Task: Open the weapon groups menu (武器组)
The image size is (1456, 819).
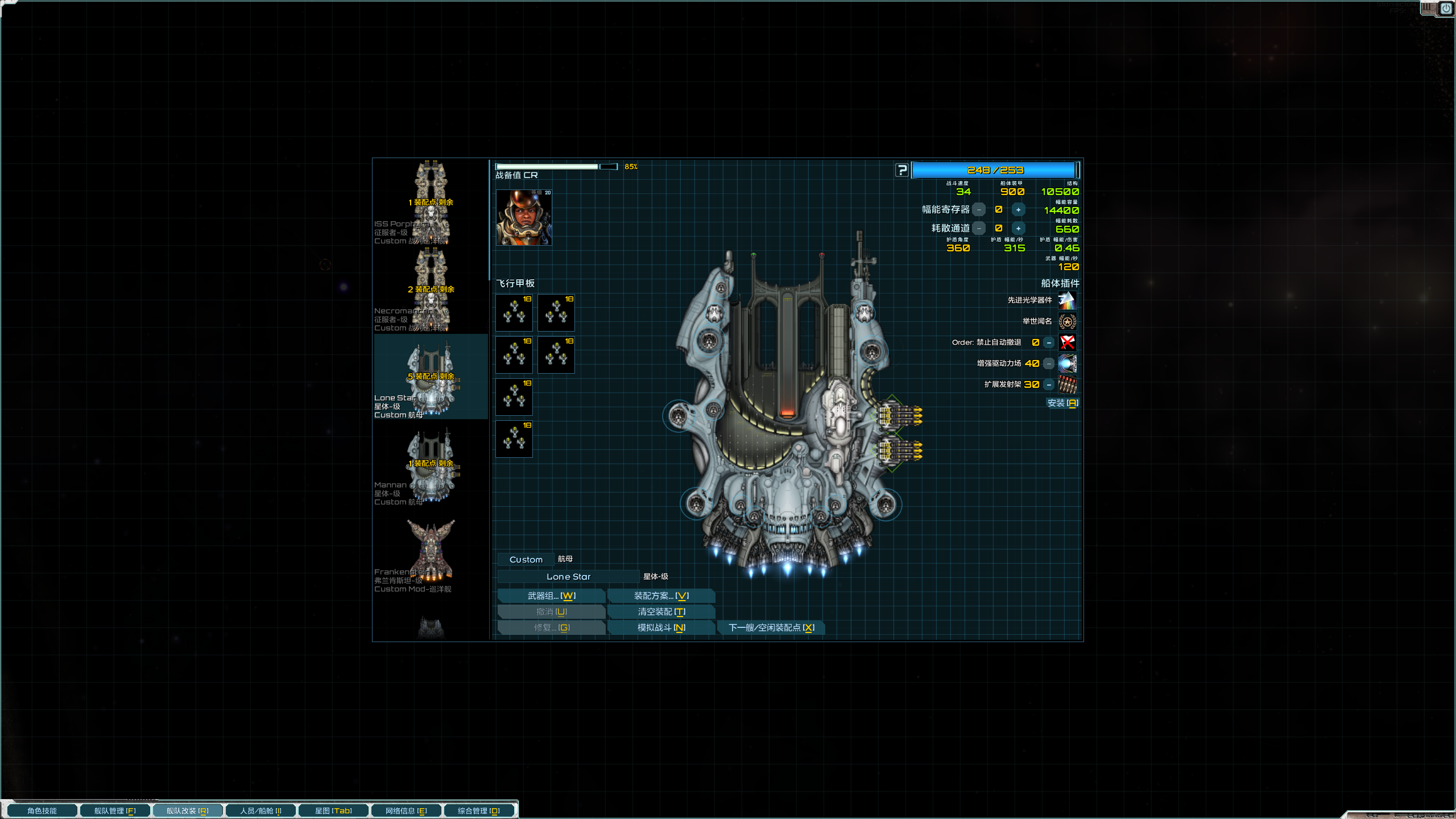Action: point(551,595)
